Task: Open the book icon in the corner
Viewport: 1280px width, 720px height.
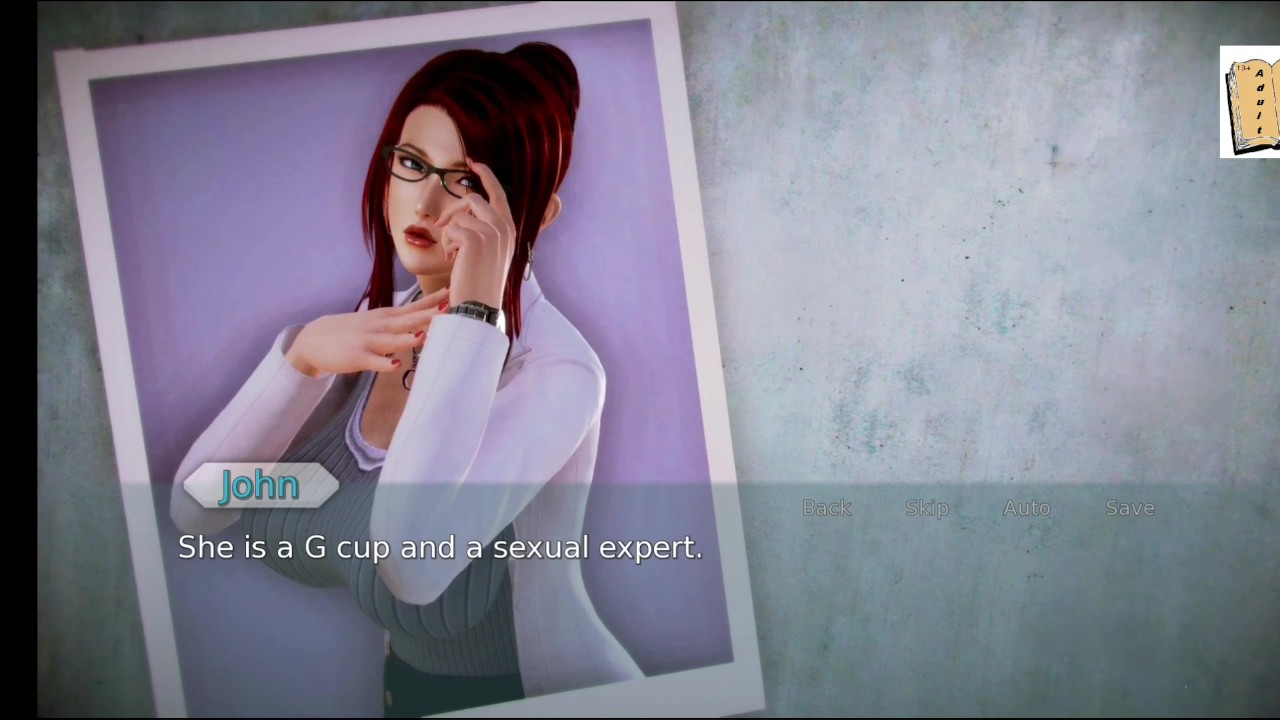Action: tap(1252, 102)
